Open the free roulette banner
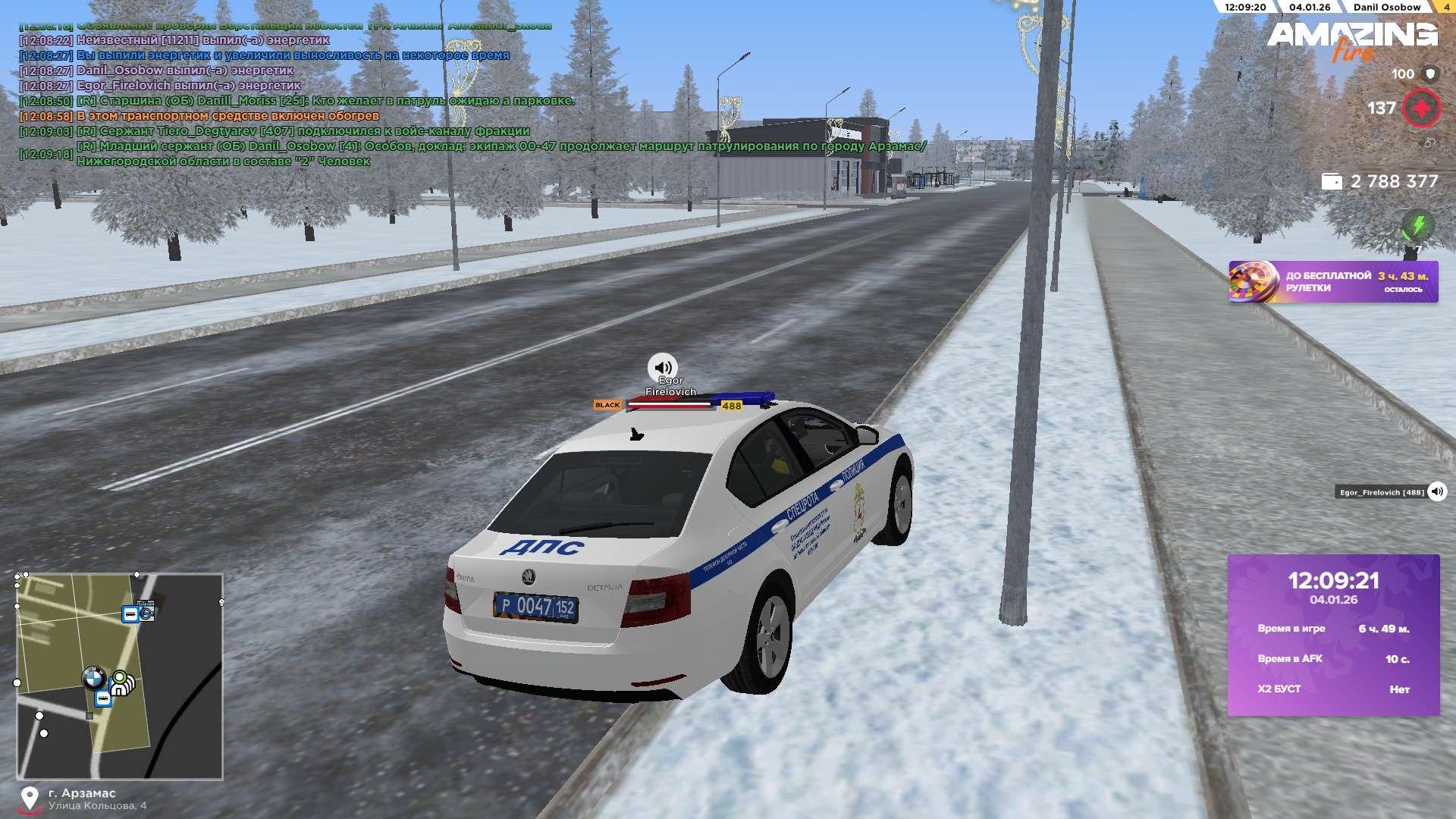Viewport: 1456px width, 819px height. click(x=1332, y=282)
